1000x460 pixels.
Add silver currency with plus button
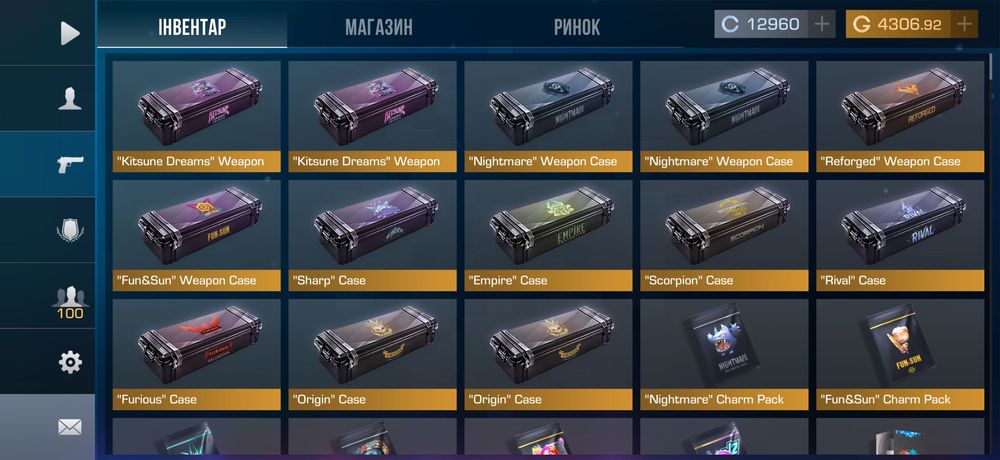(x=821, y=24)
